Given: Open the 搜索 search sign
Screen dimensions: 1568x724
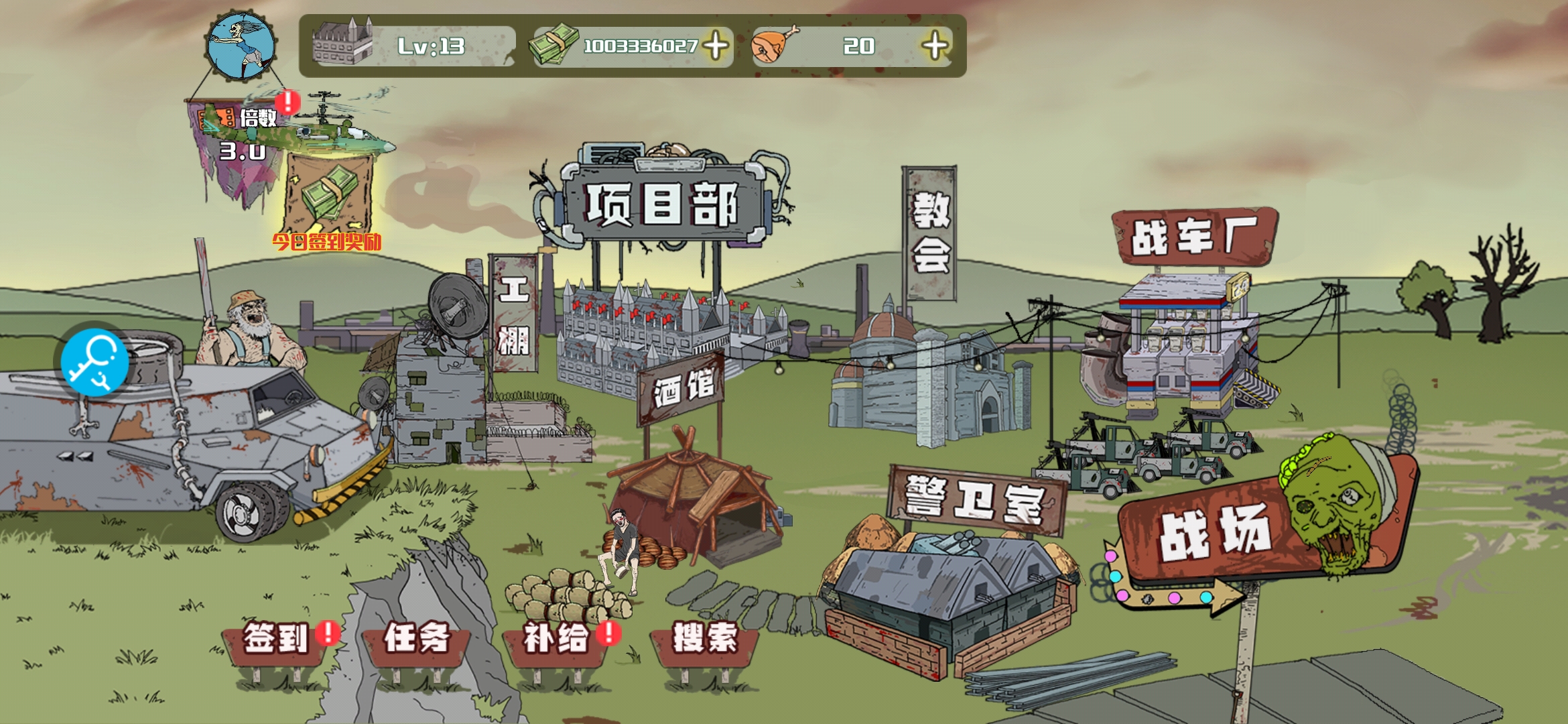Looking at the screenshot, I should pyautogui.click(x=704, y=639).
